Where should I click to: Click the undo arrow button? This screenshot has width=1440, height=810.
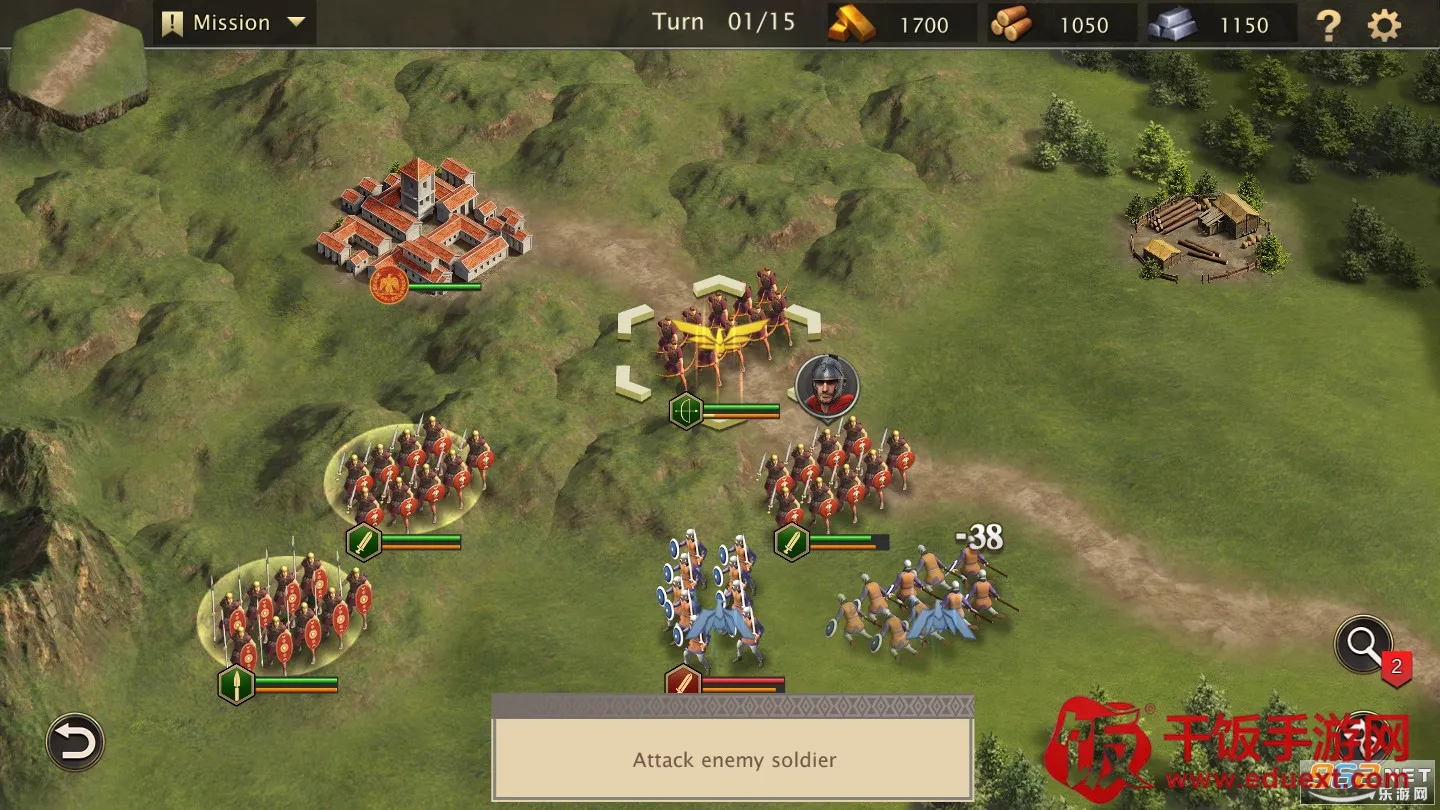point(75,742)
